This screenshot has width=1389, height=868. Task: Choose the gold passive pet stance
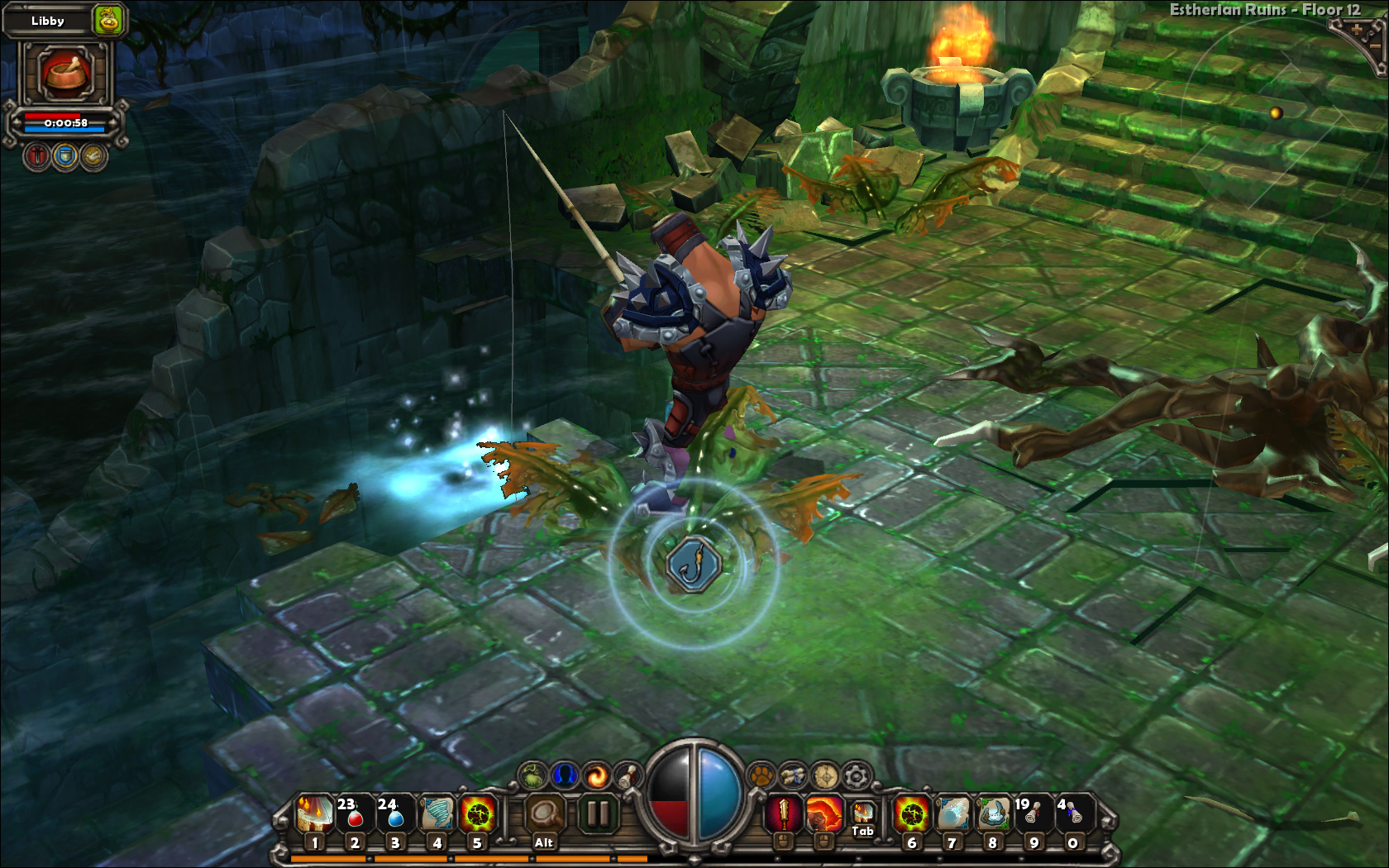coord(93,156)
